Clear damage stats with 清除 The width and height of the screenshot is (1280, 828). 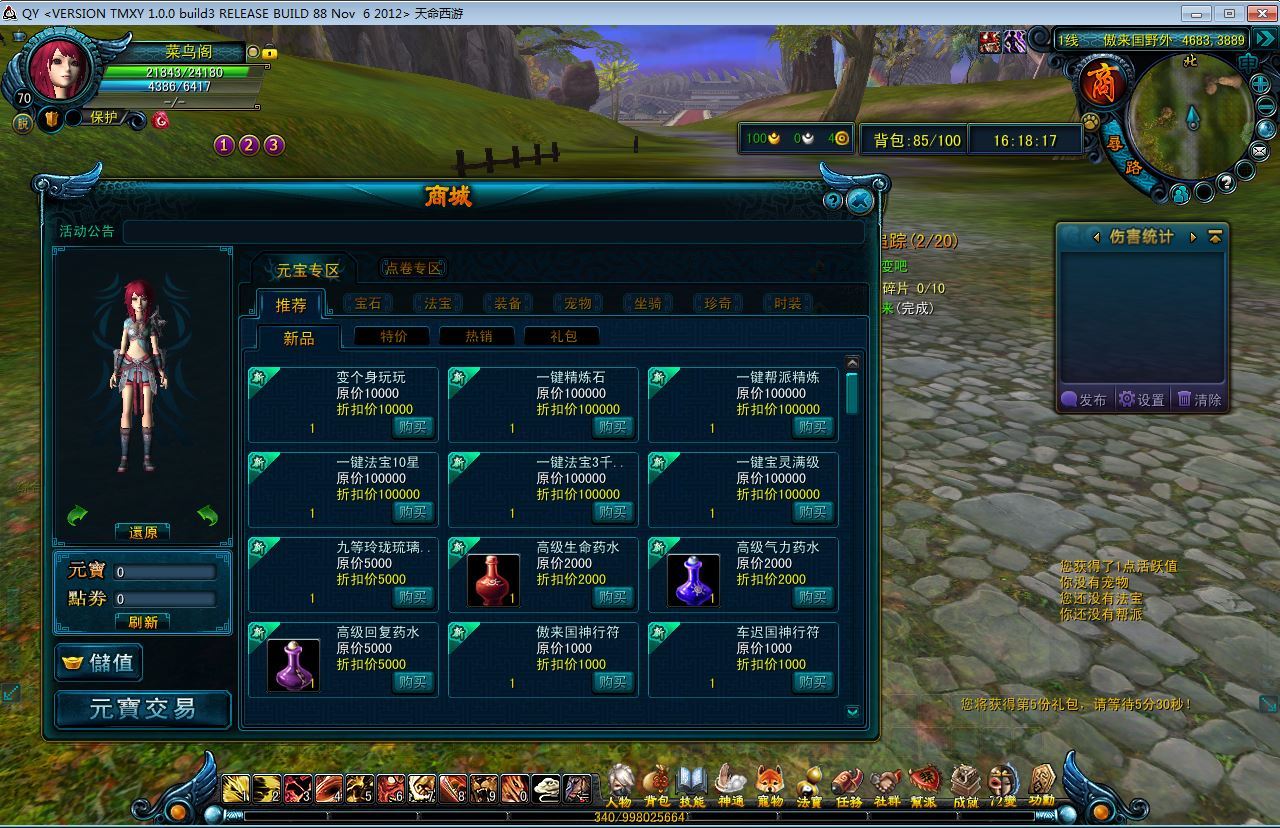[x=1199, y=399]
